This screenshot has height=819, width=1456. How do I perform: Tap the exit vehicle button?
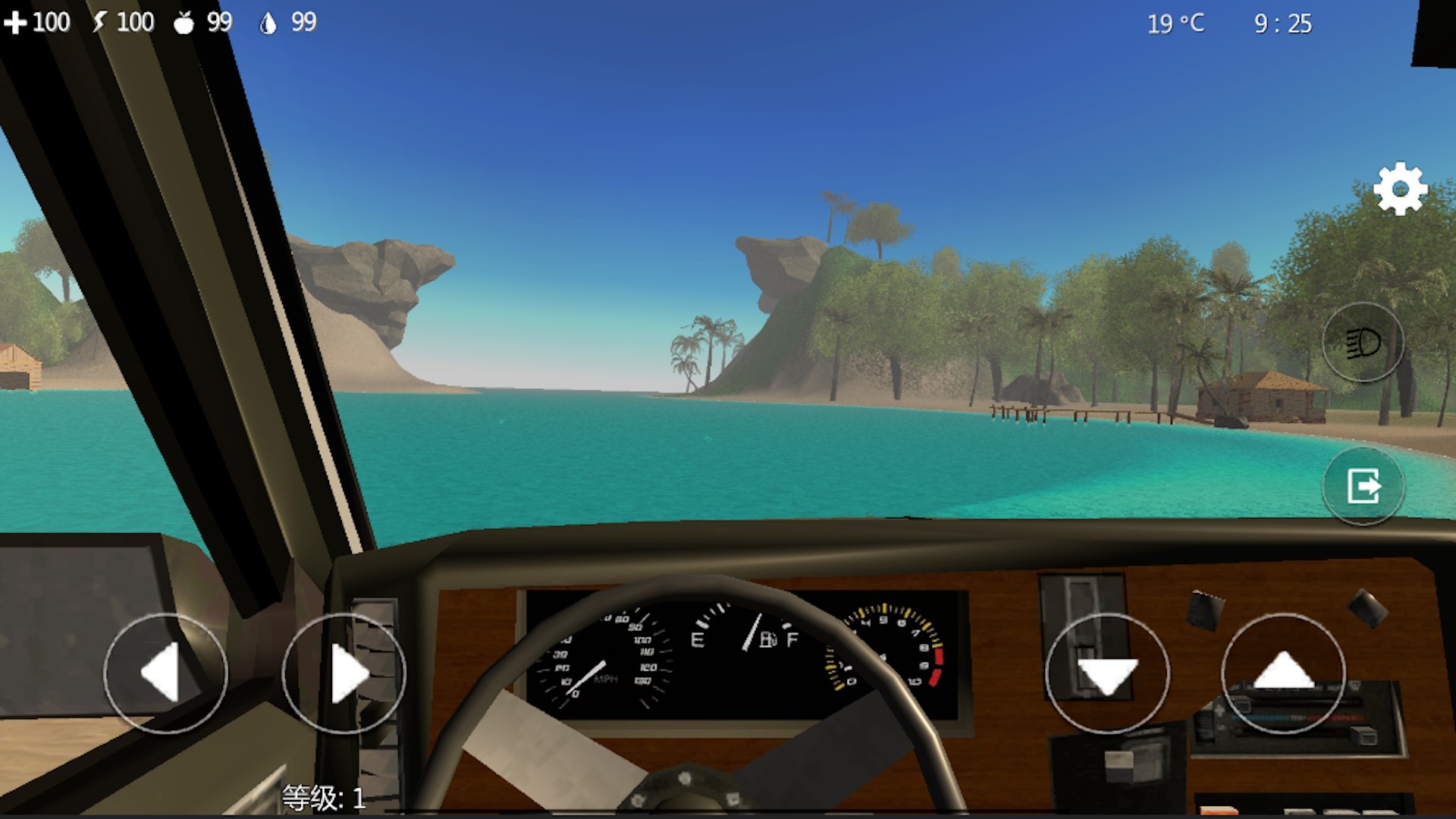1363,485
